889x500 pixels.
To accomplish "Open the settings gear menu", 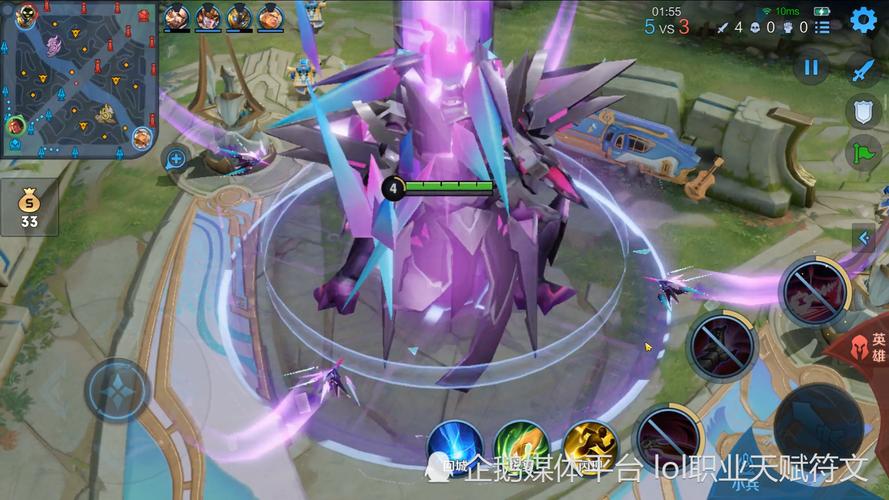I will (x=863, y=19).
